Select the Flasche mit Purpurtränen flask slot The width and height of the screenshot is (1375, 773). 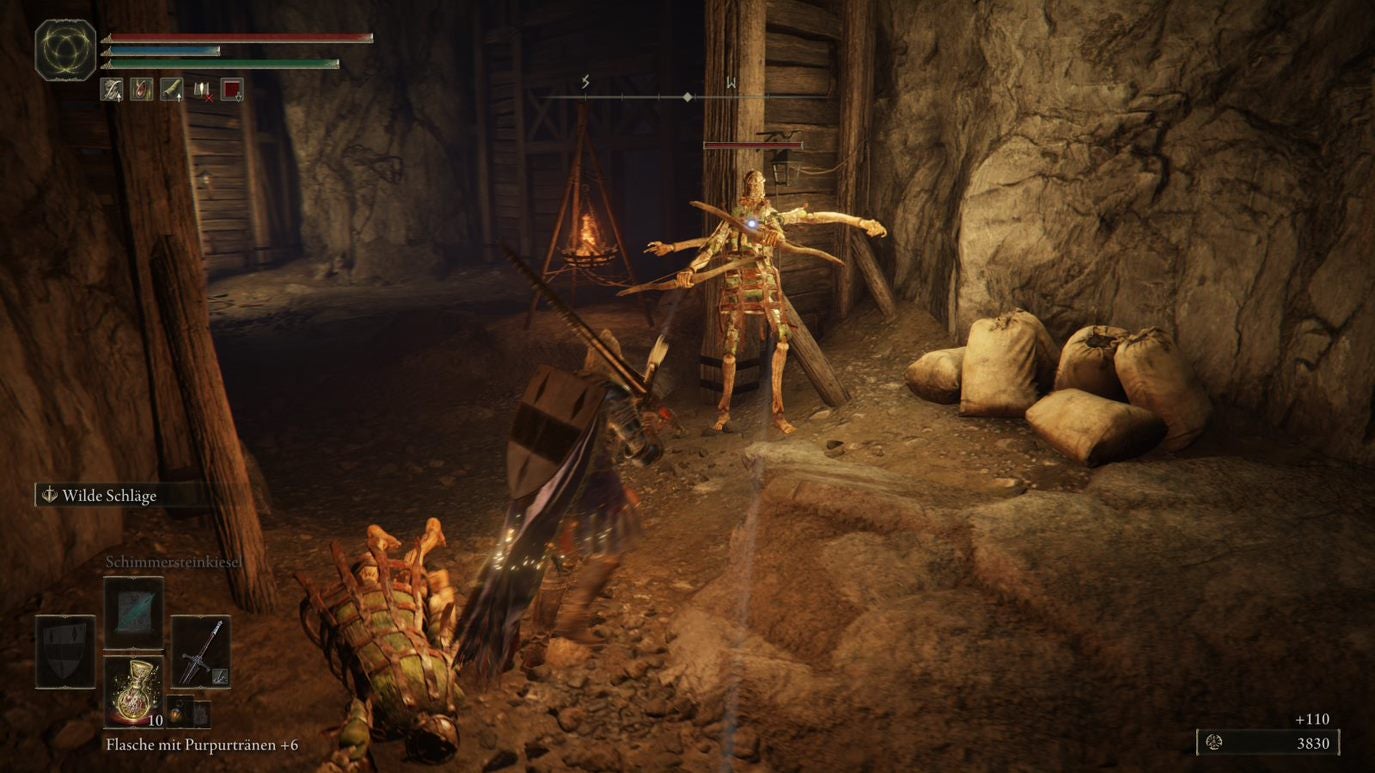point(133,691)
